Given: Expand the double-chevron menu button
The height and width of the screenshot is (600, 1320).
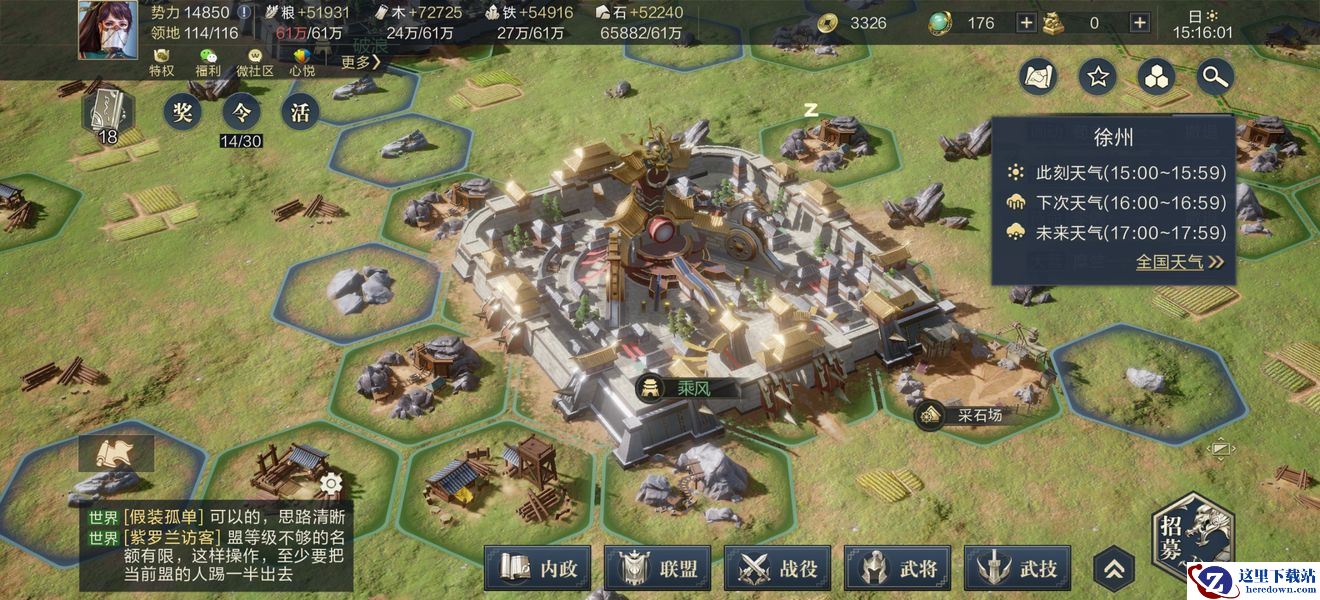Looking at the screenshot, I should click(x=1114, y=569).
